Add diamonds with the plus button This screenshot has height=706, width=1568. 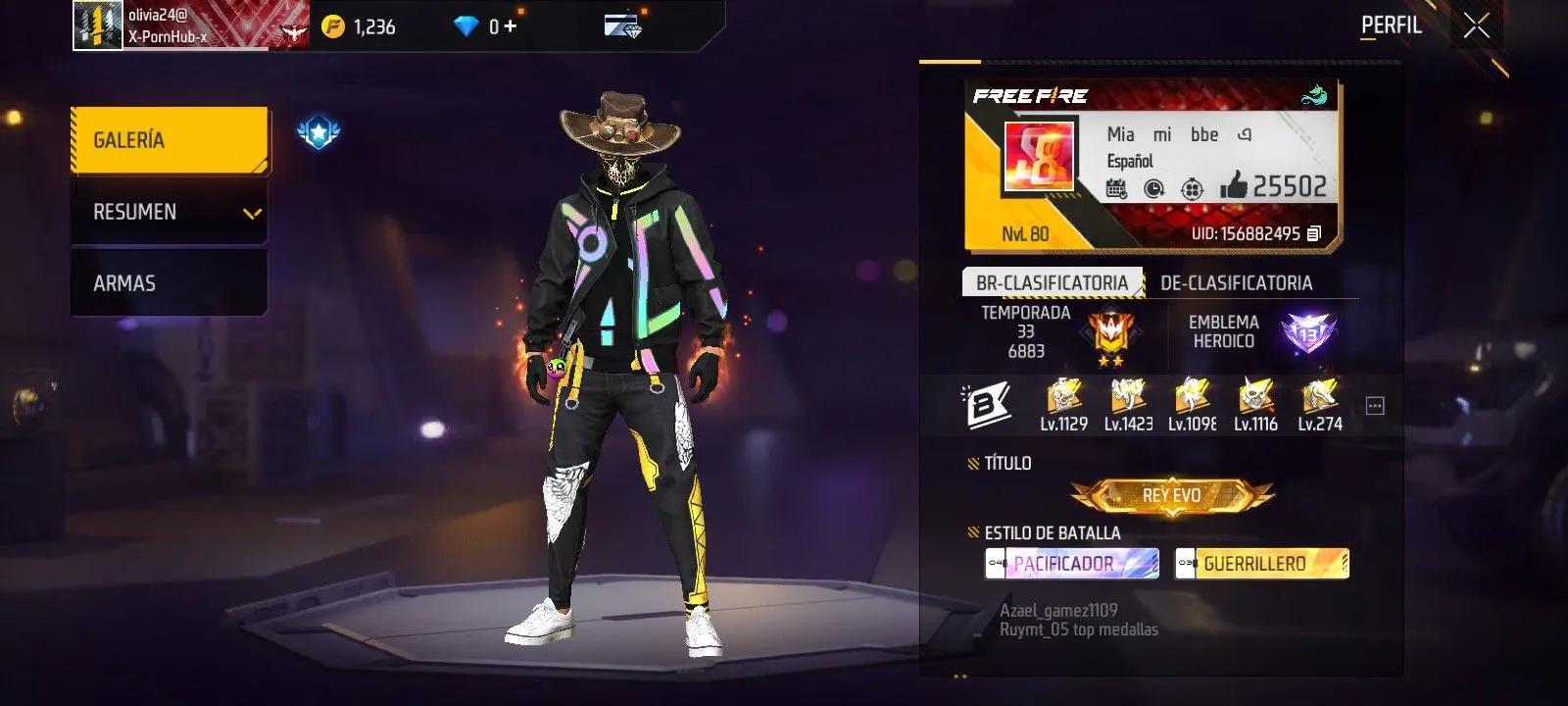[511, 26]
